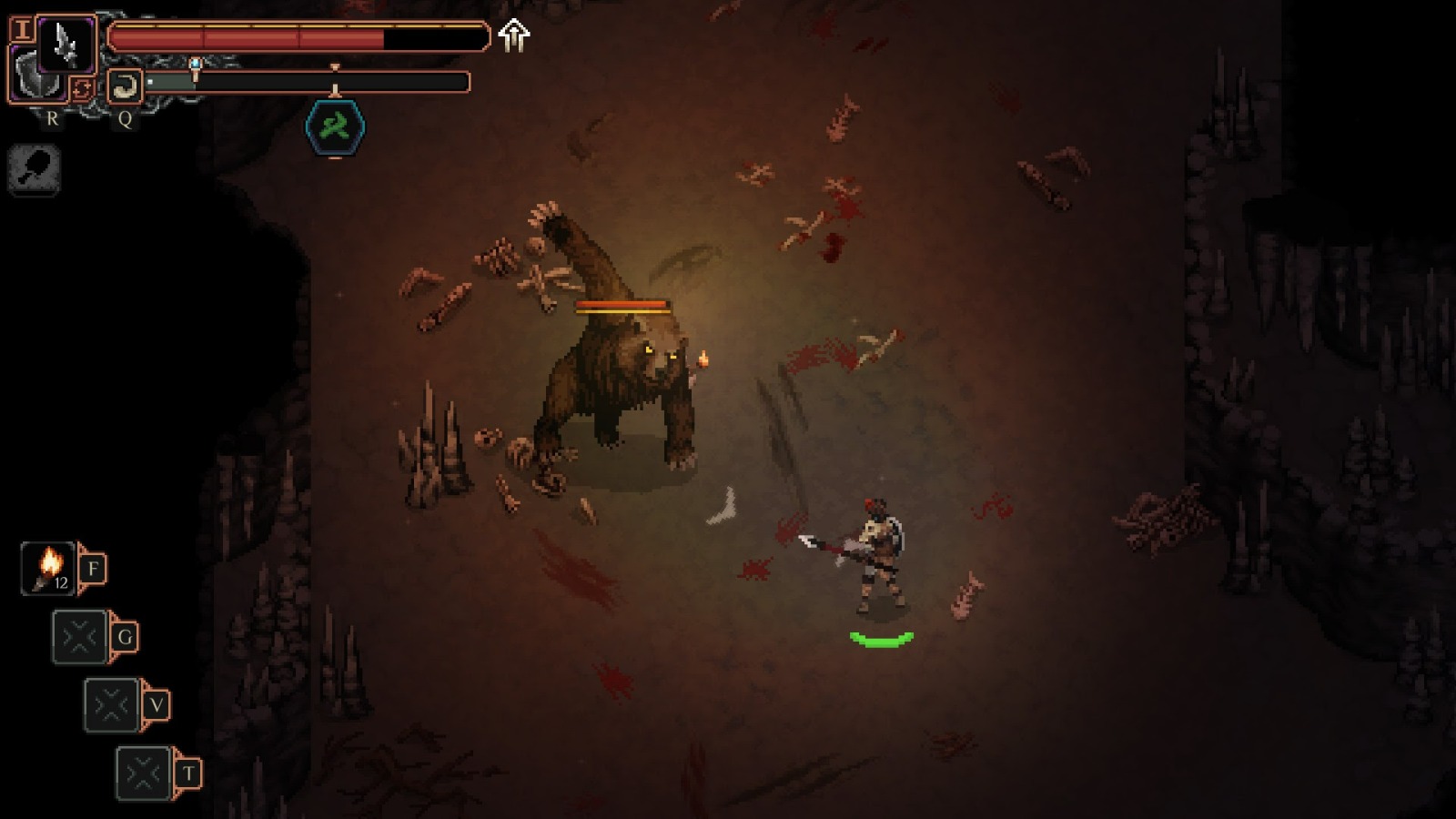Viewport: 1456px width, 819px height.
Task: Click the green hexagon status effect icon
Action: coord(335,126)
